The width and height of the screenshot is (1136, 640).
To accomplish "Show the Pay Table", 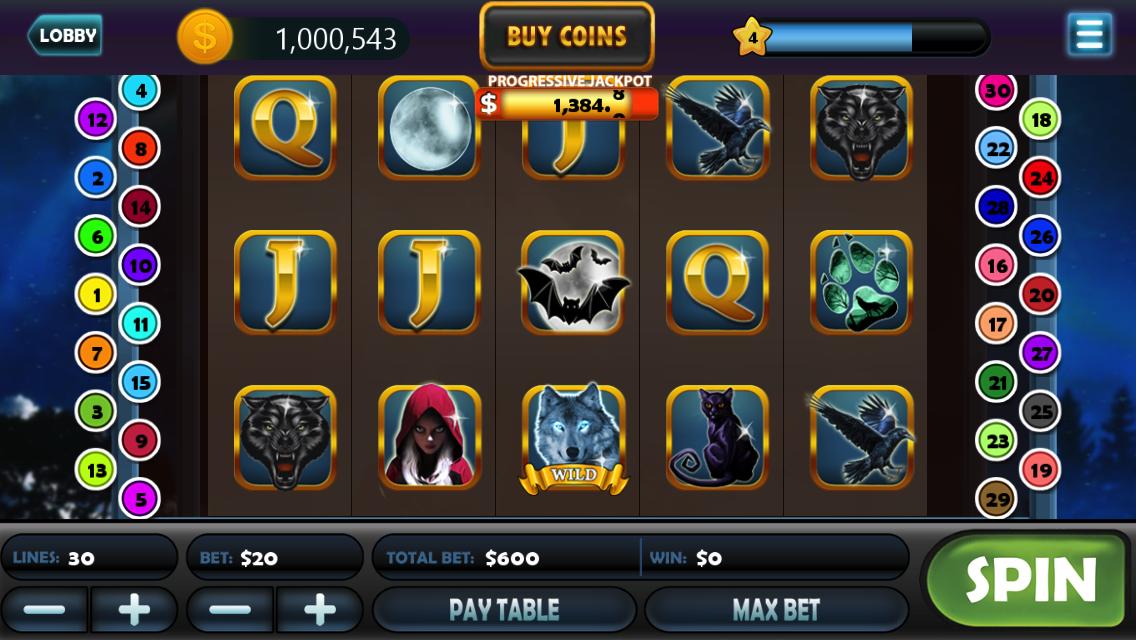I will point(504,609).
